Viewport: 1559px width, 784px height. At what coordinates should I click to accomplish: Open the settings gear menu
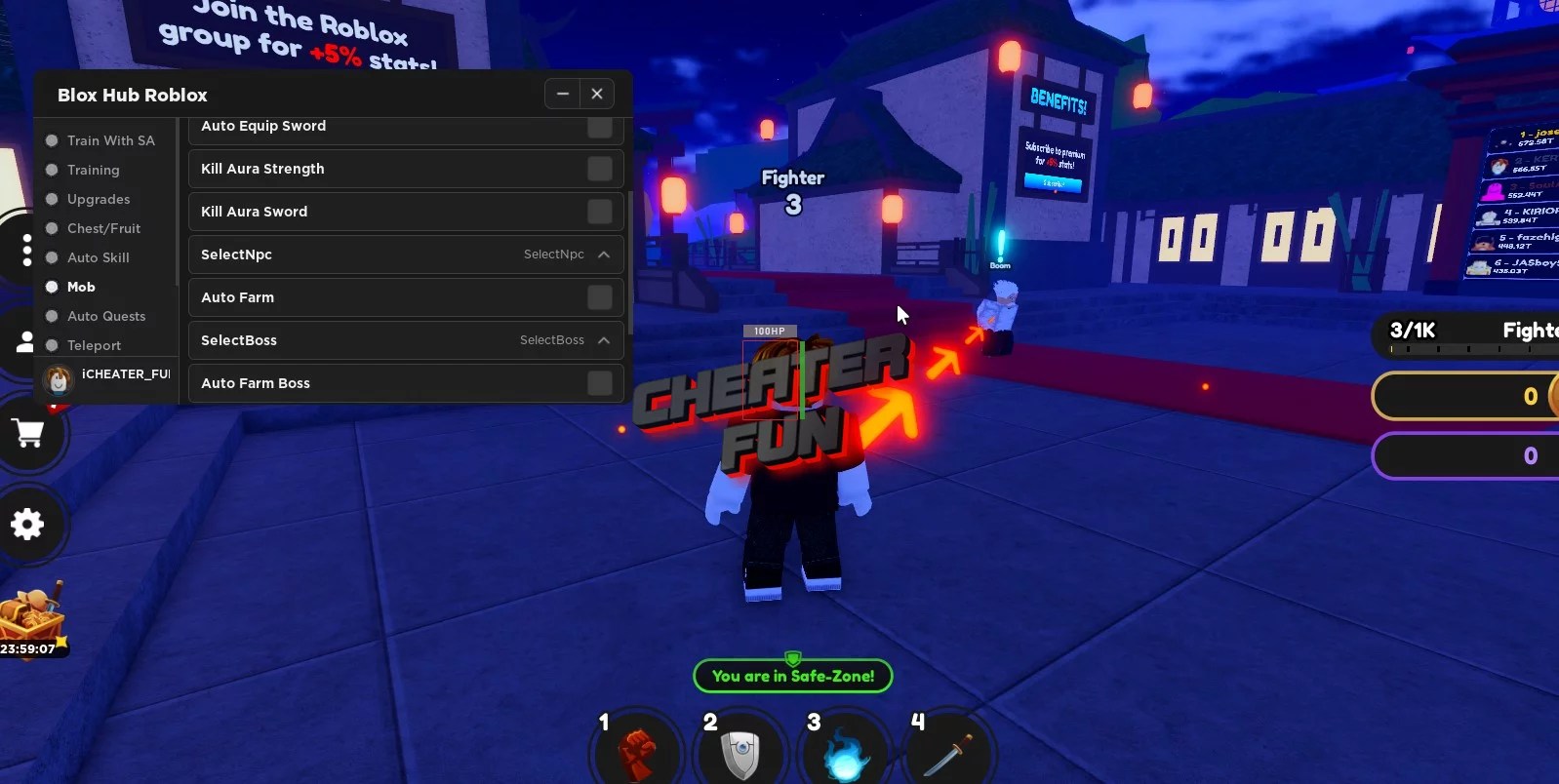point(28,525)
